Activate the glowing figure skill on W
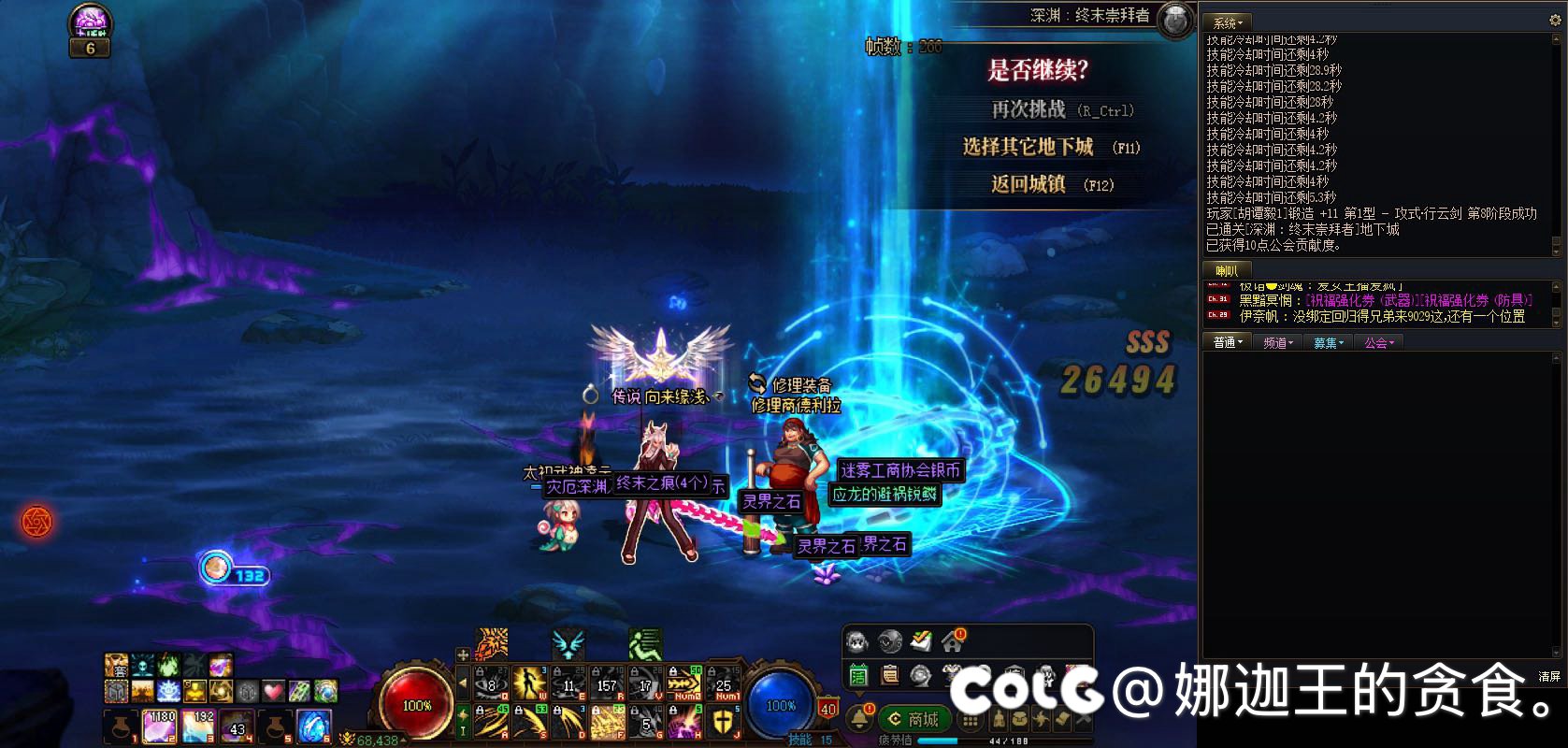 click(x=529, y=683)
